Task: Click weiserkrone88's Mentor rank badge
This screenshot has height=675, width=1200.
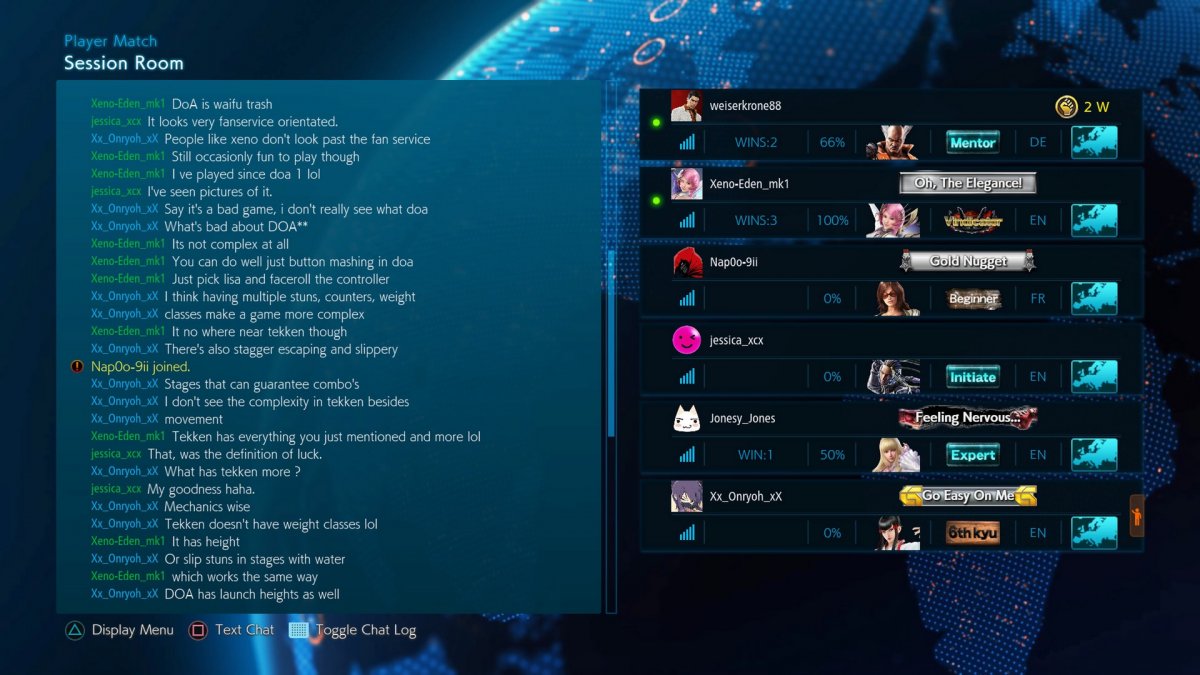Action: 973,143
